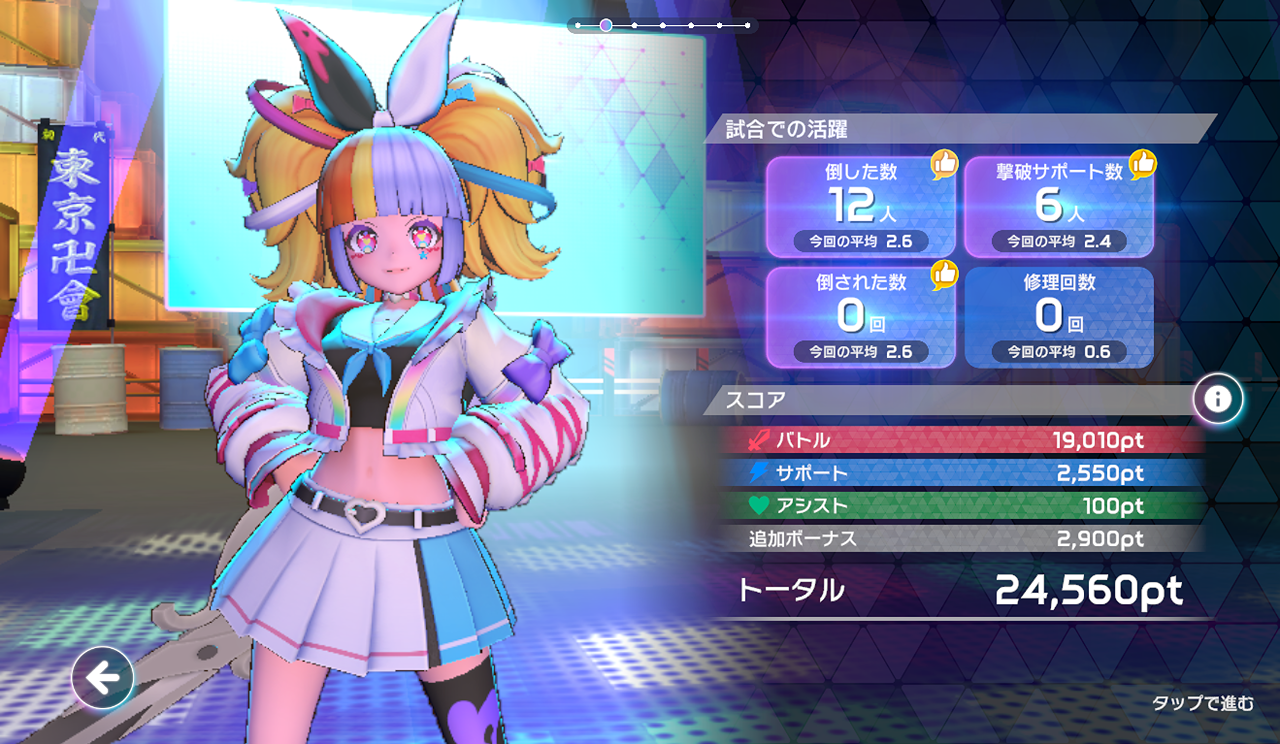Select the 修理回数 stat panel
This screenshot has height=744, width=1280.
coord(1058,316)
